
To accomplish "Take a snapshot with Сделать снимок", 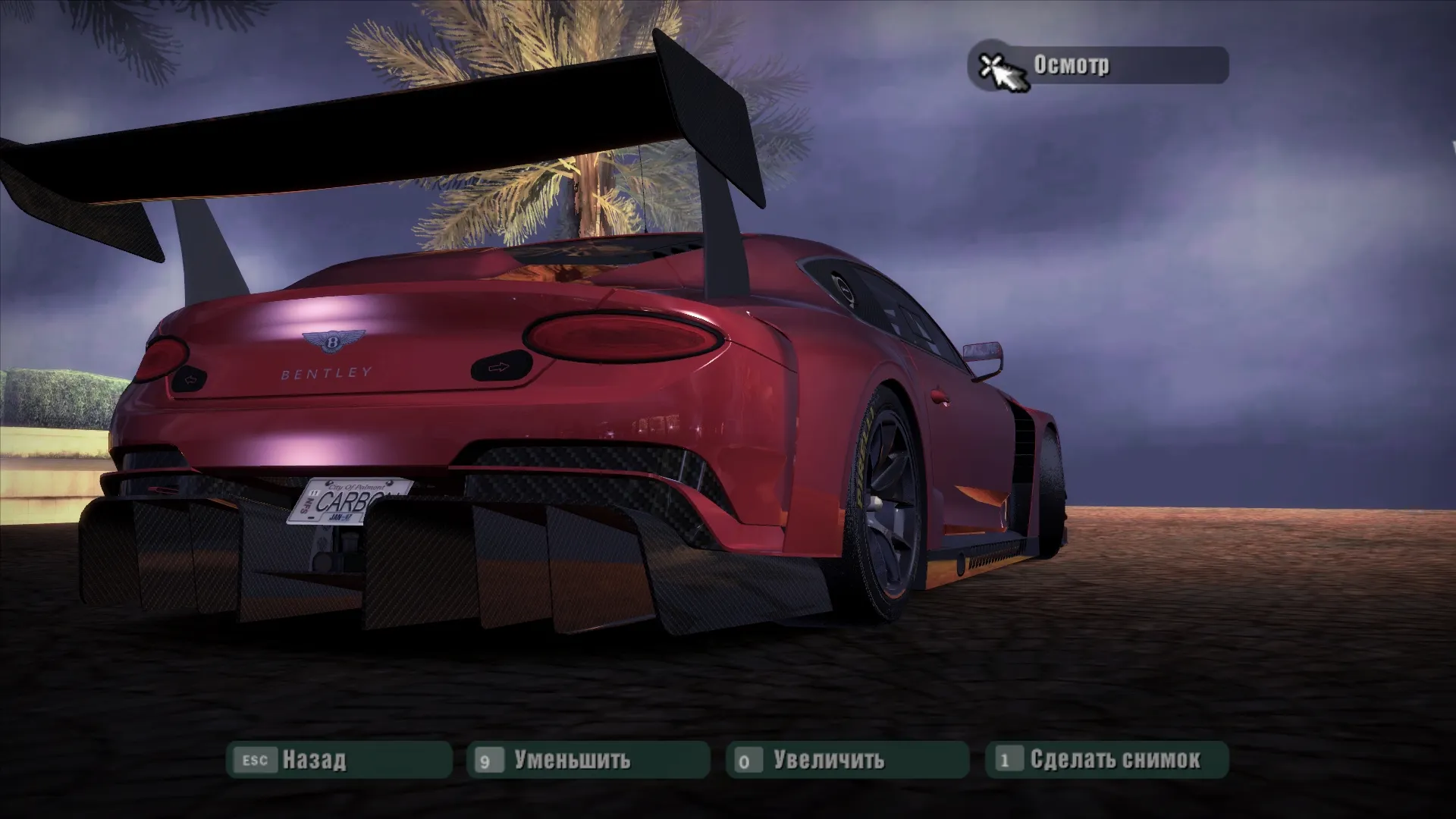I will [1106, 760].
